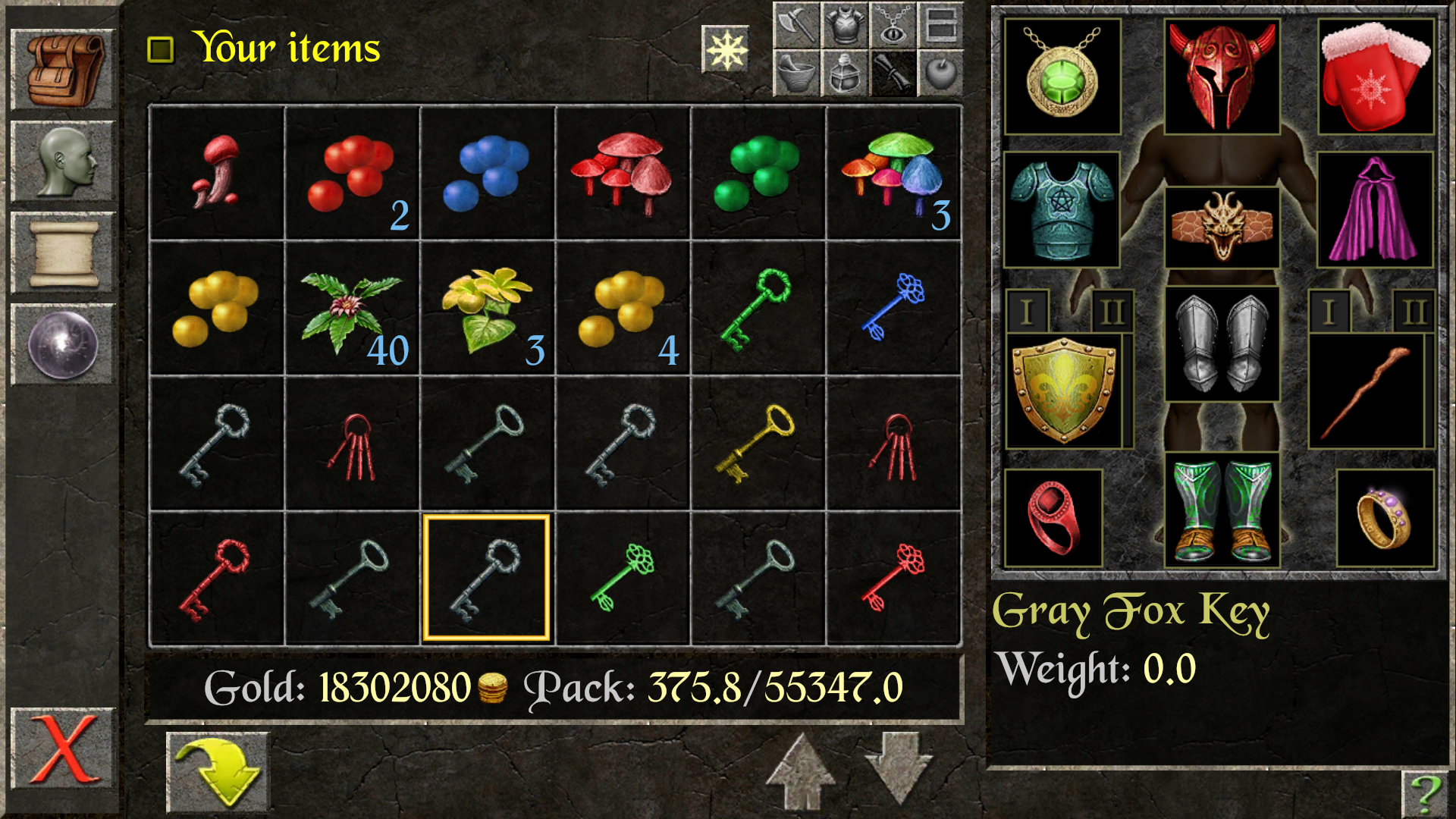Filter items by weapons axe icon
The image size is (1456, 819).
click(796, 25)
